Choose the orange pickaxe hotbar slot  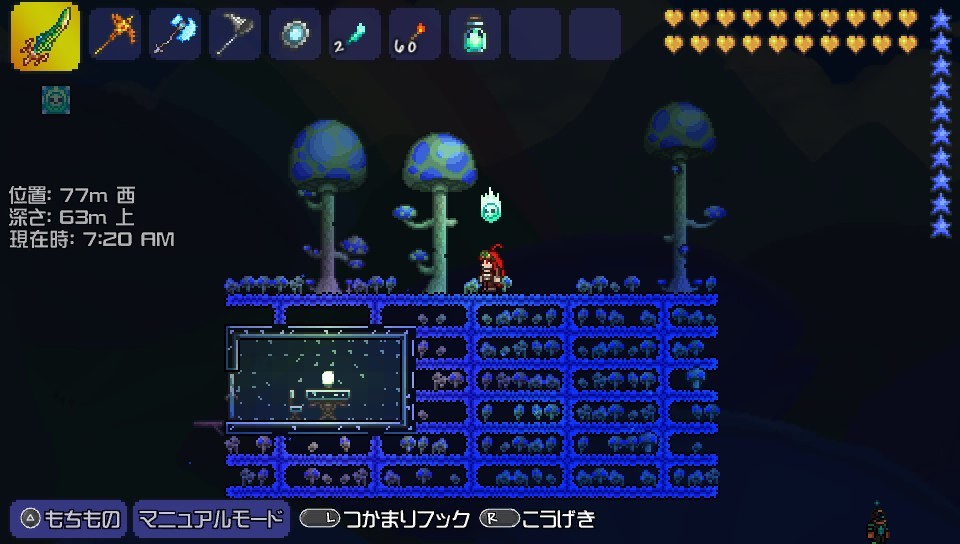[x=115, y=35]
